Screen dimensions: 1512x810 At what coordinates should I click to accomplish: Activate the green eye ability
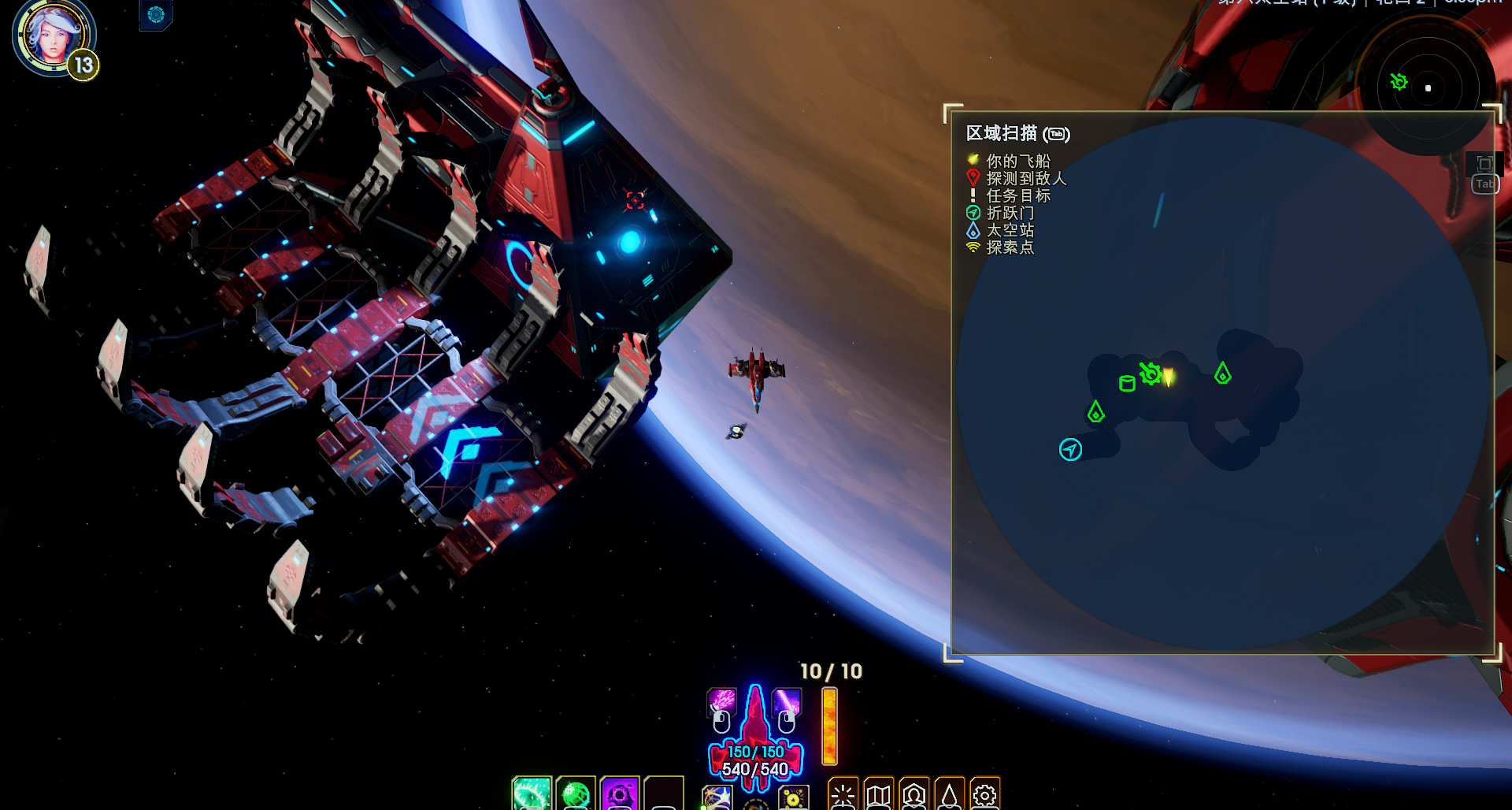tap(532, 794)
